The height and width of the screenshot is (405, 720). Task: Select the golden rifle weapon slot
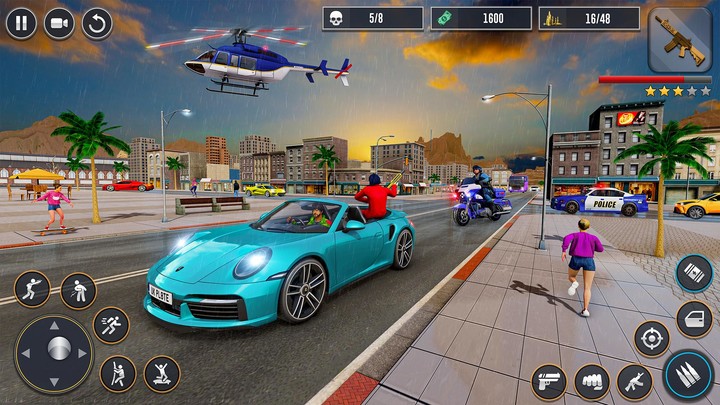pyautogui.click(x=679, y=40)
